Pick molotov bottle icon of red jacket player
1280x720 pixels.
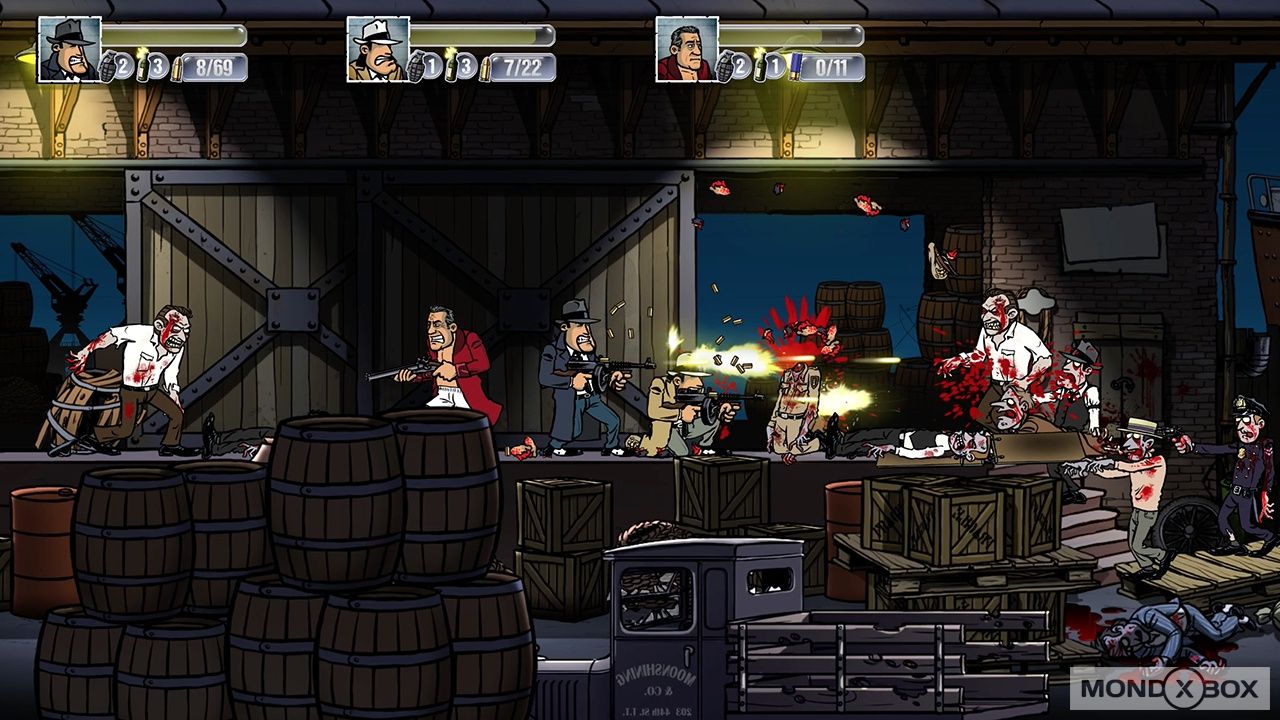coord(760,65)
